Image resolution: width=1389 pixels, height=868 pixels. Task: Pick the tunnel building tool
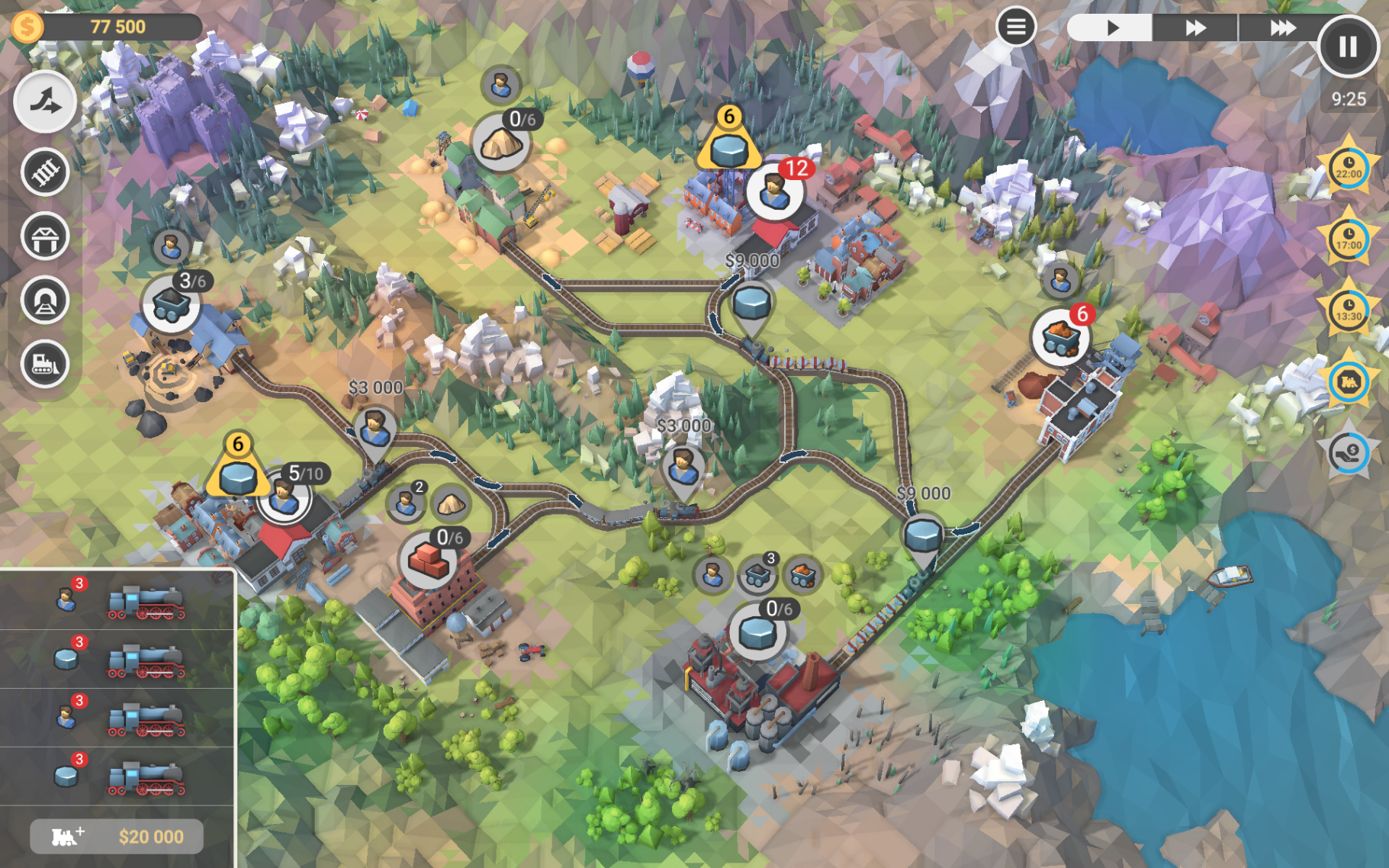[x=45, y=301]
